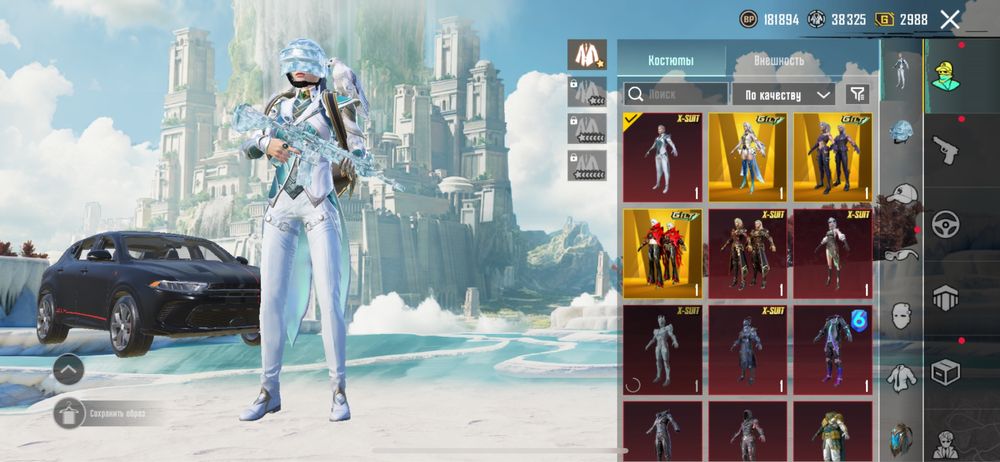Click the Поиск search field
Image resolution: width=1000 pixels, height=462 pixels.
[675, 94]
